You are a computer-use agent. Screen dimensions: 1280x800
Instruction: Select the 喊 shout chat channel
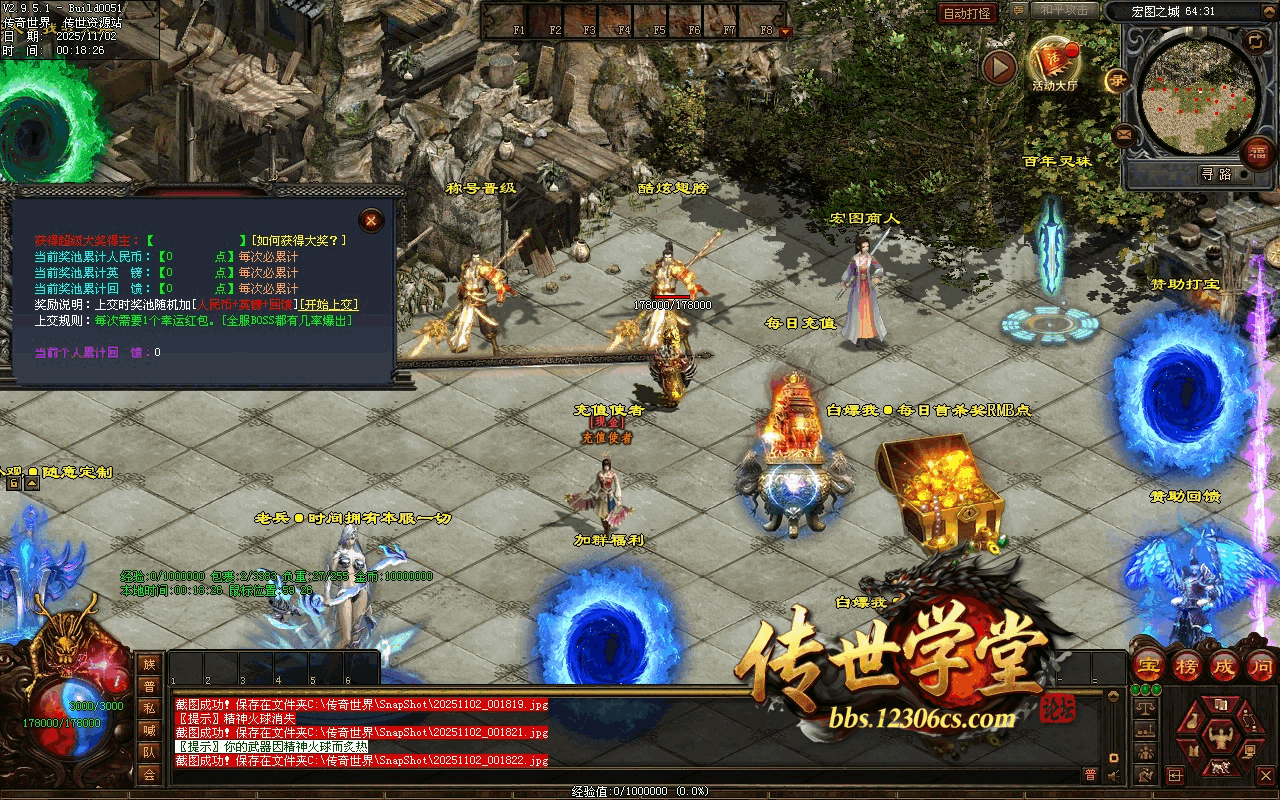[149, 730]
